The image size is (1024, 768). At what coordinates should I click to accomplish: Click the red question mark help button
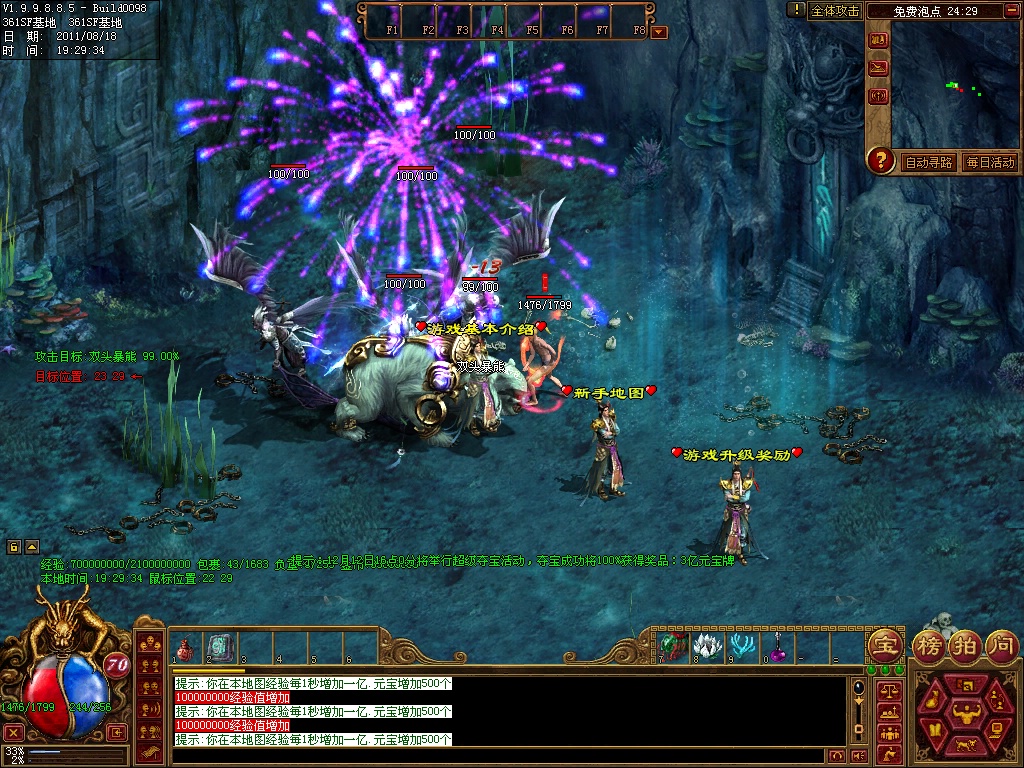coord(880,159)
